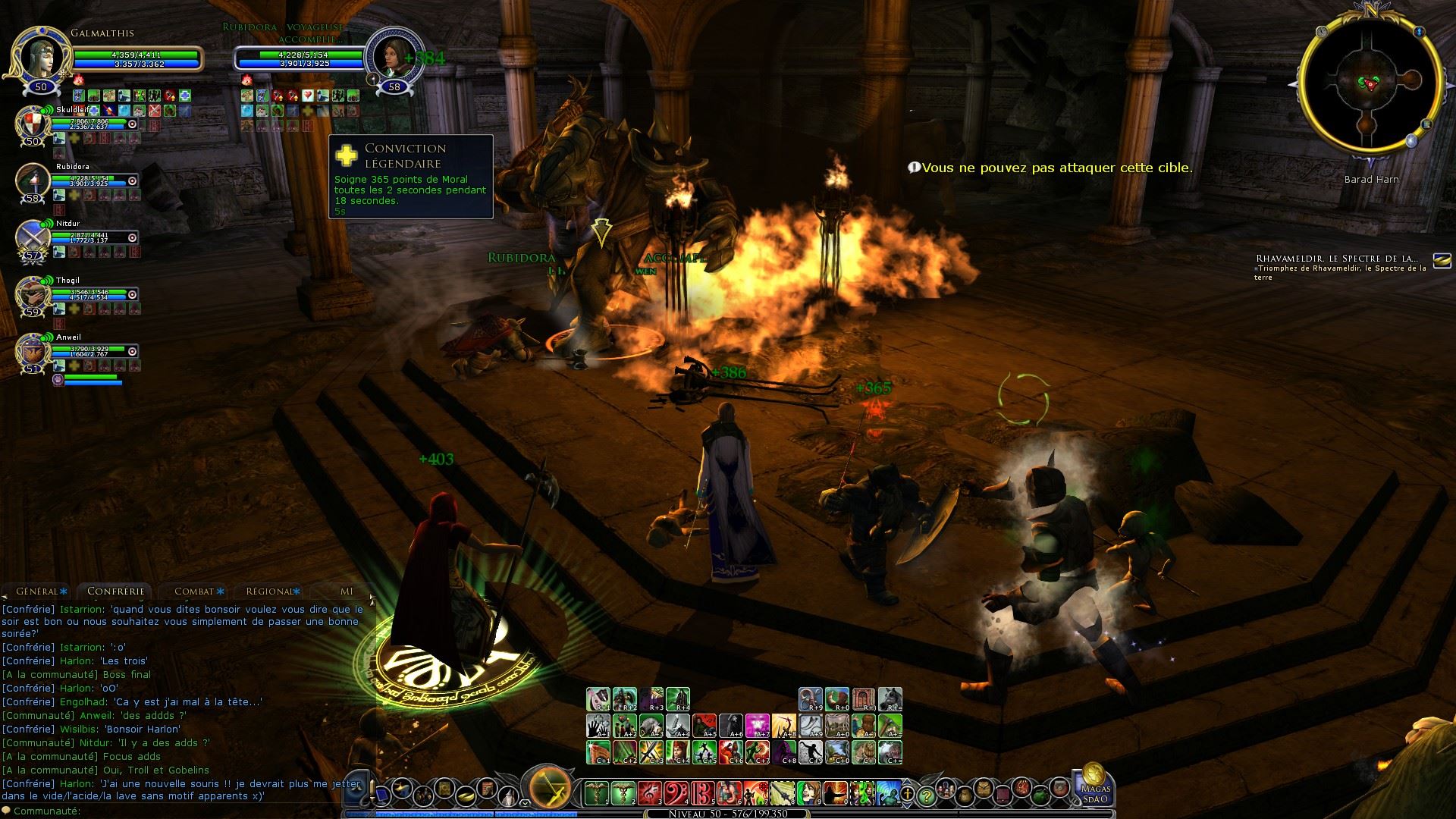Select the Combat chat tab
The image size is (1456, 819).
pyautogui.click(x=194, y=591)
